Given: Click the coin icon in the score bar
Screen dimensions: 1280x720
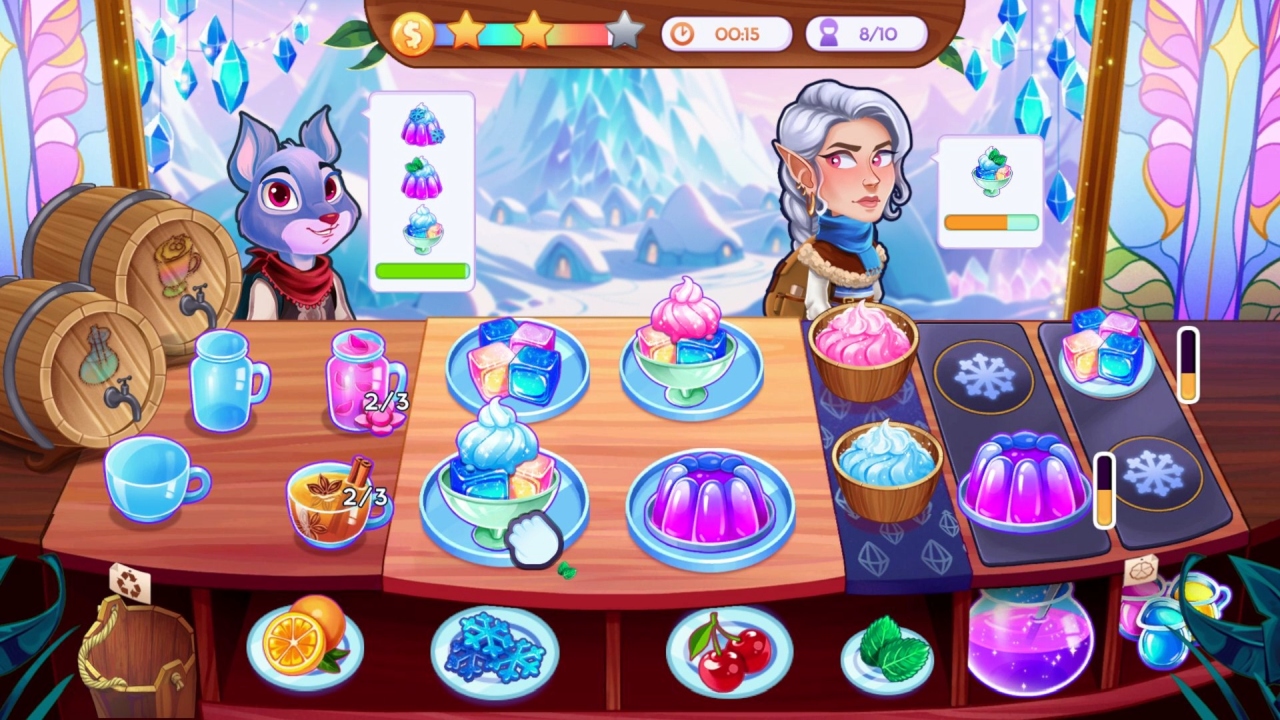Looking at the screenshot, I should 413,33.
